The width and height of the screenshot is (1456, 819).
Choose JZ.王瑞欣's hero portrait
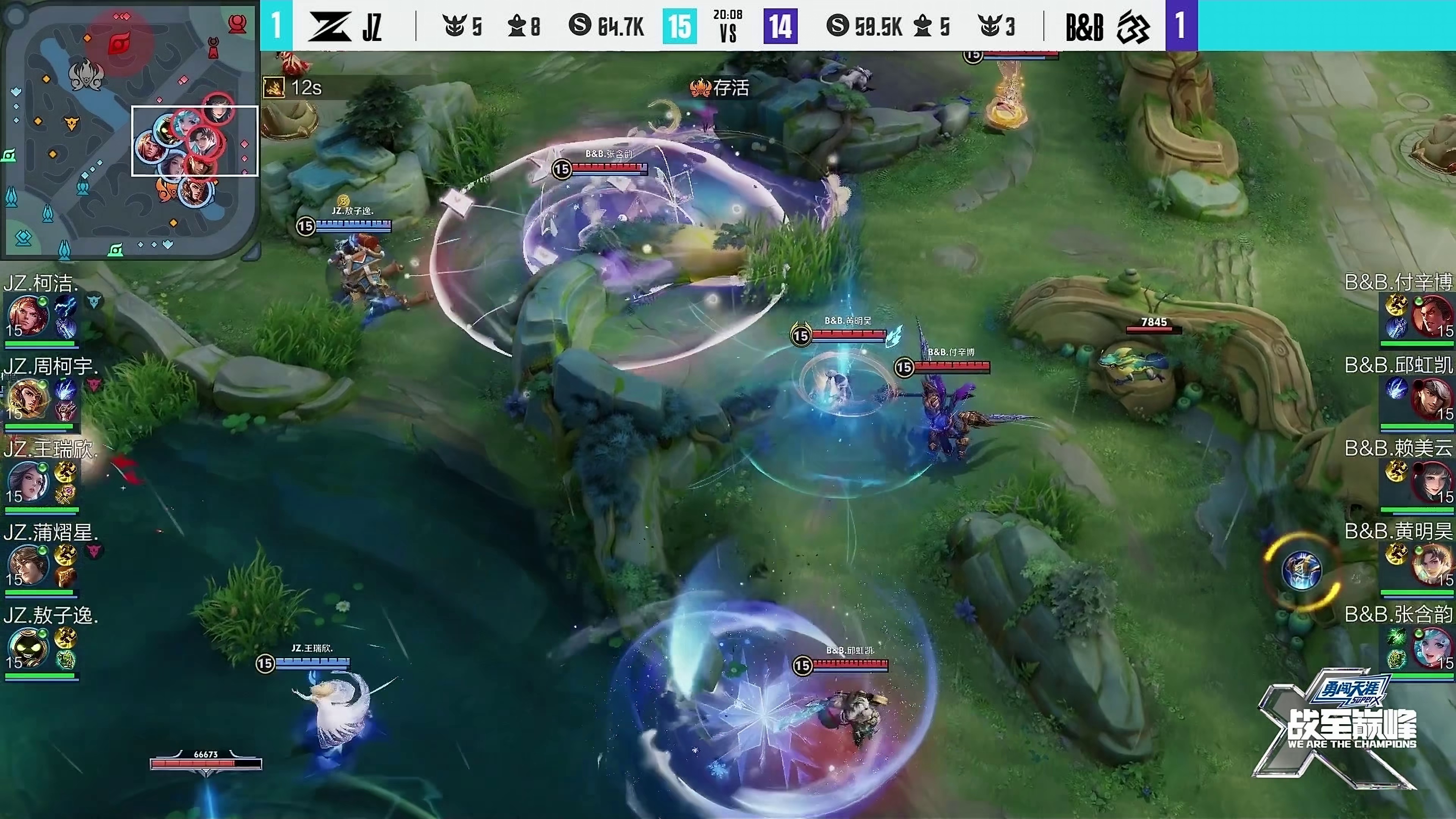click(x=27, y=480)
